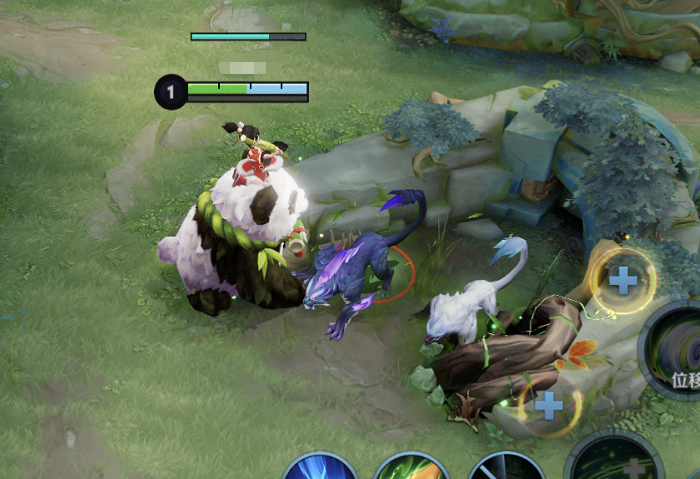Tap the plus upgrade next to 位移 skill
Image resolution: width=700 pixels, height=479 pixels.
coord(623,280)
